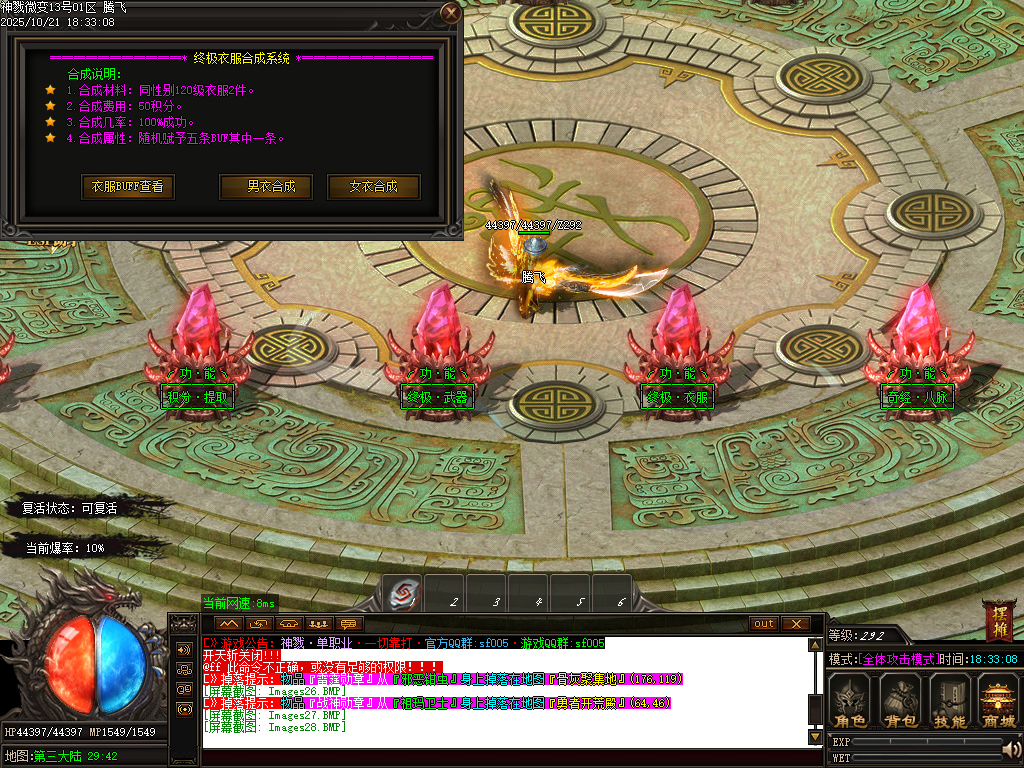Image resolution: width=1024 pixels, height=768 pixels.
Task: Toggle the sound speaker icon beside EXP bar
Action: 1012,749
